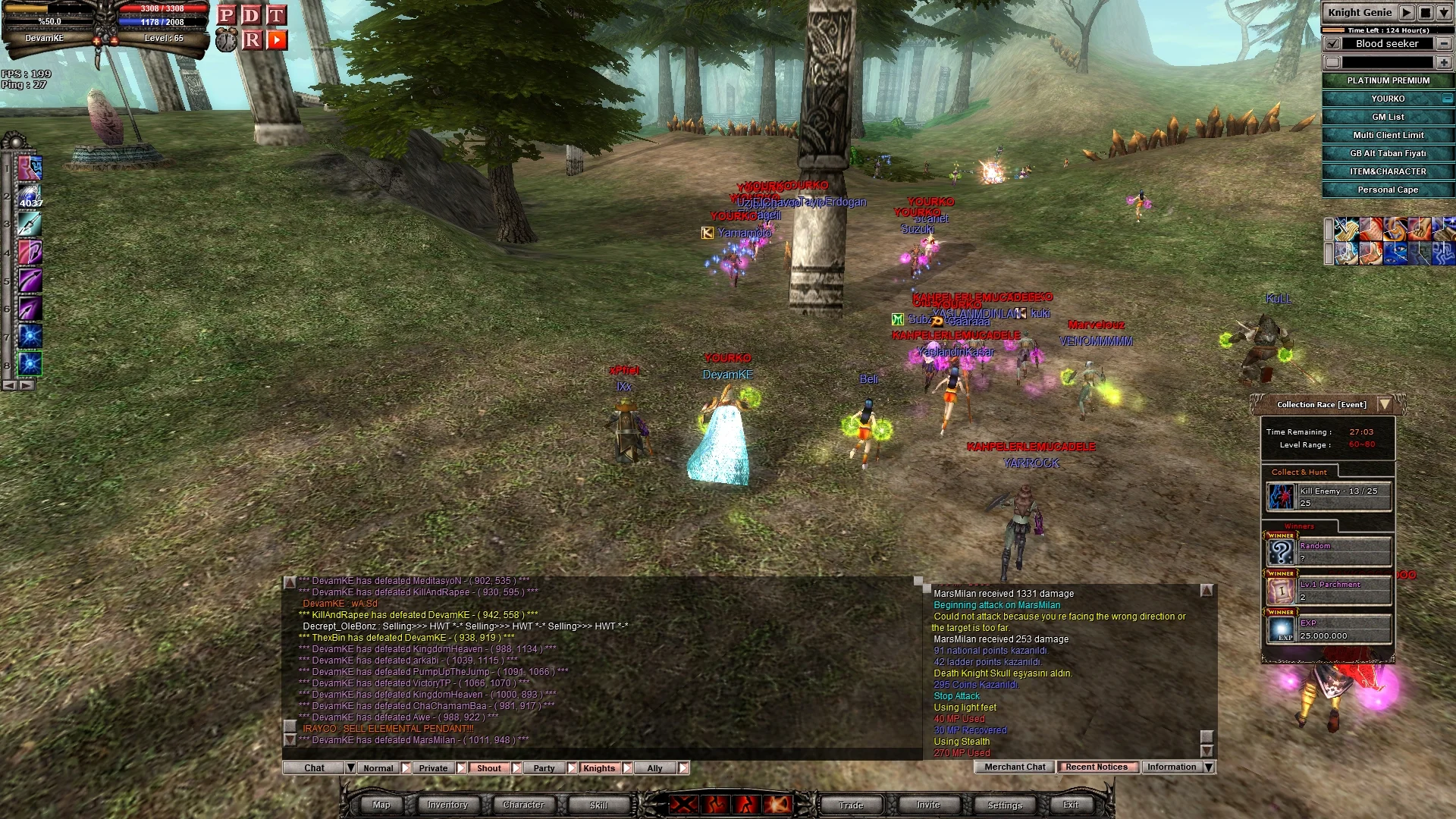Collapse the Collection Race event panel
The width and height of the screenshot is (1456, 819).
1385,404
